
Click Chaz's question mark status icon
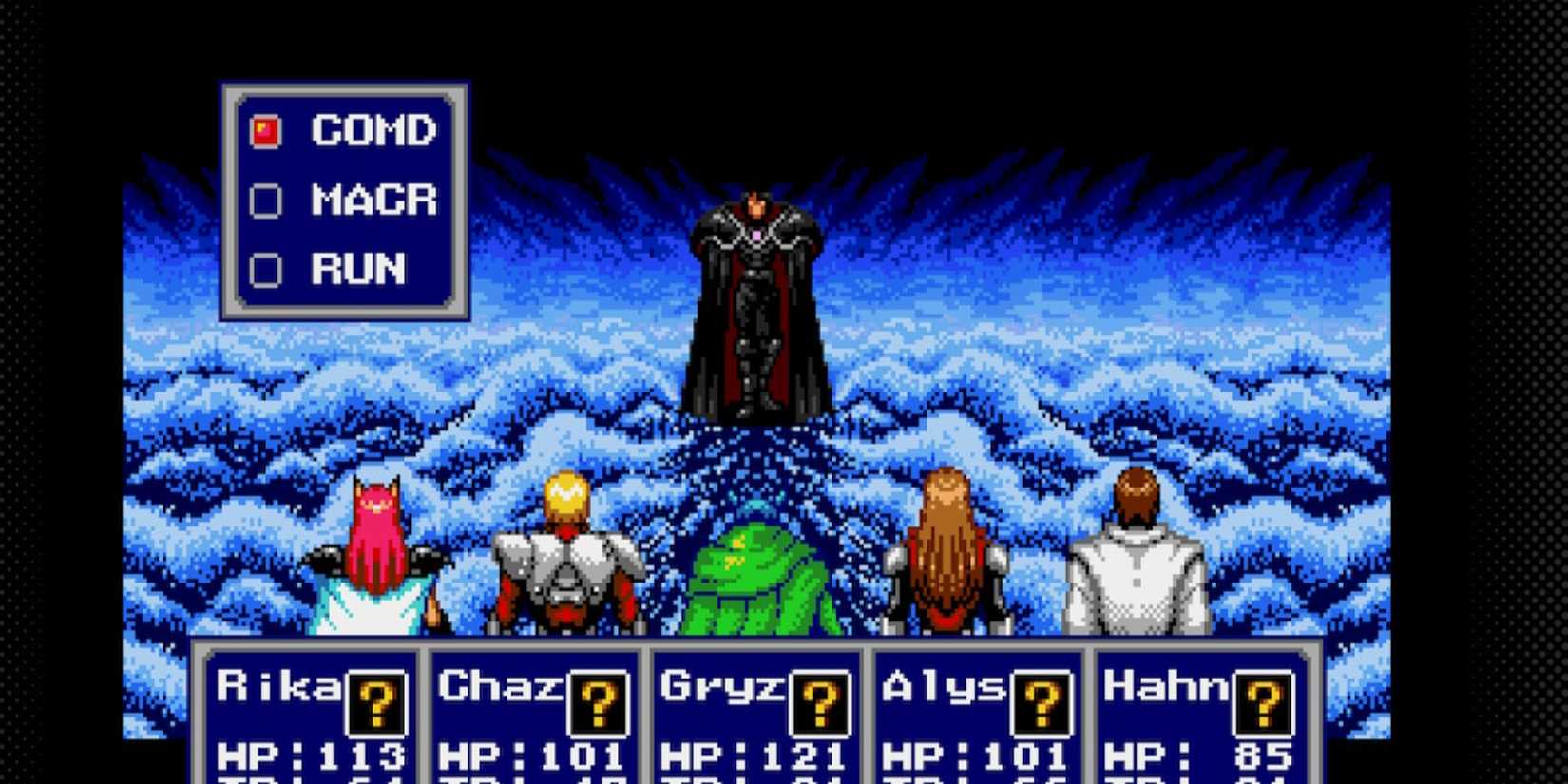click(600, 704)
